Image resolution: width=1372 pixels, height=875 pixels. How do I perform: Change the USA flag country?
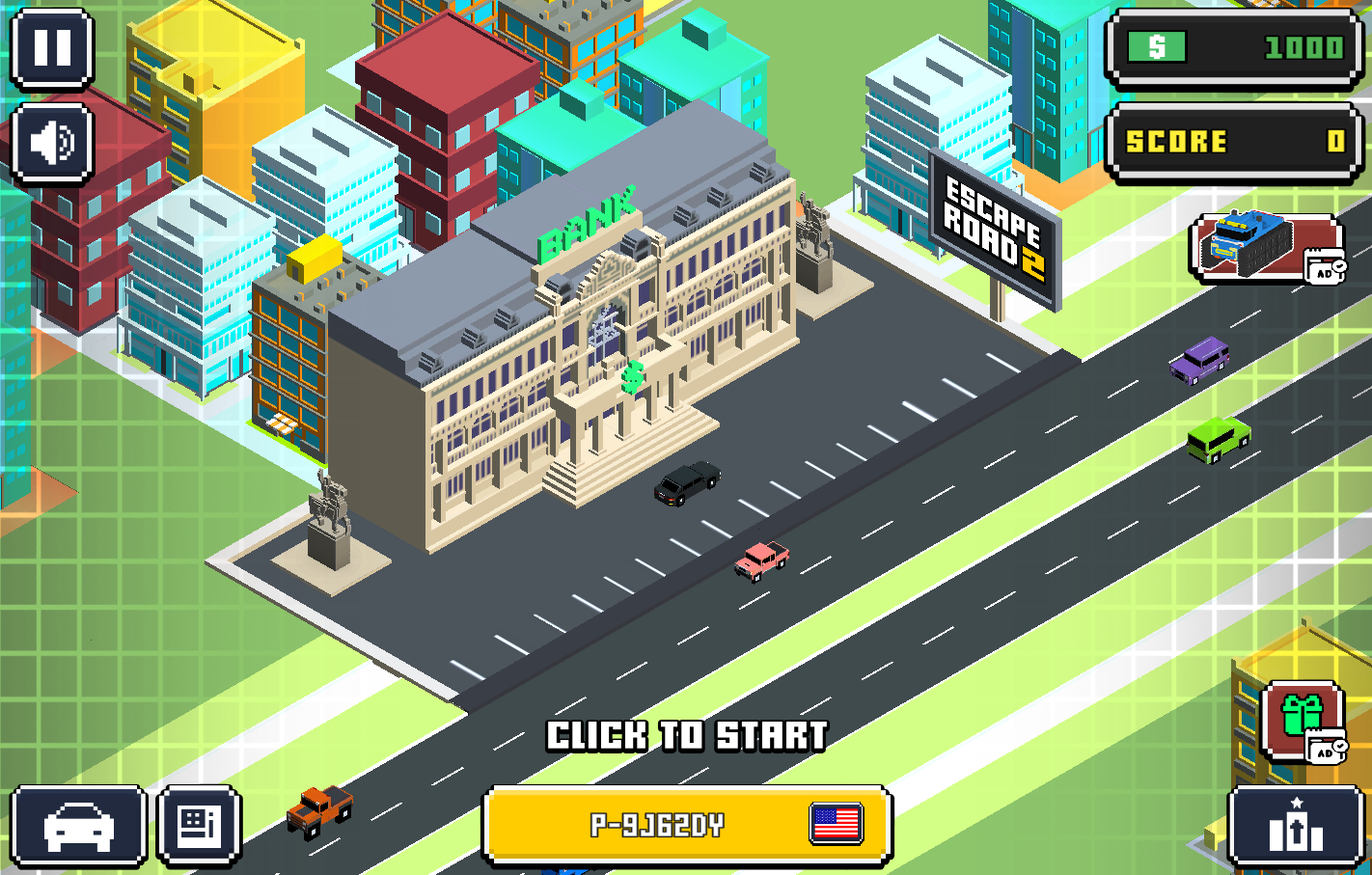[x=836, y=824]
